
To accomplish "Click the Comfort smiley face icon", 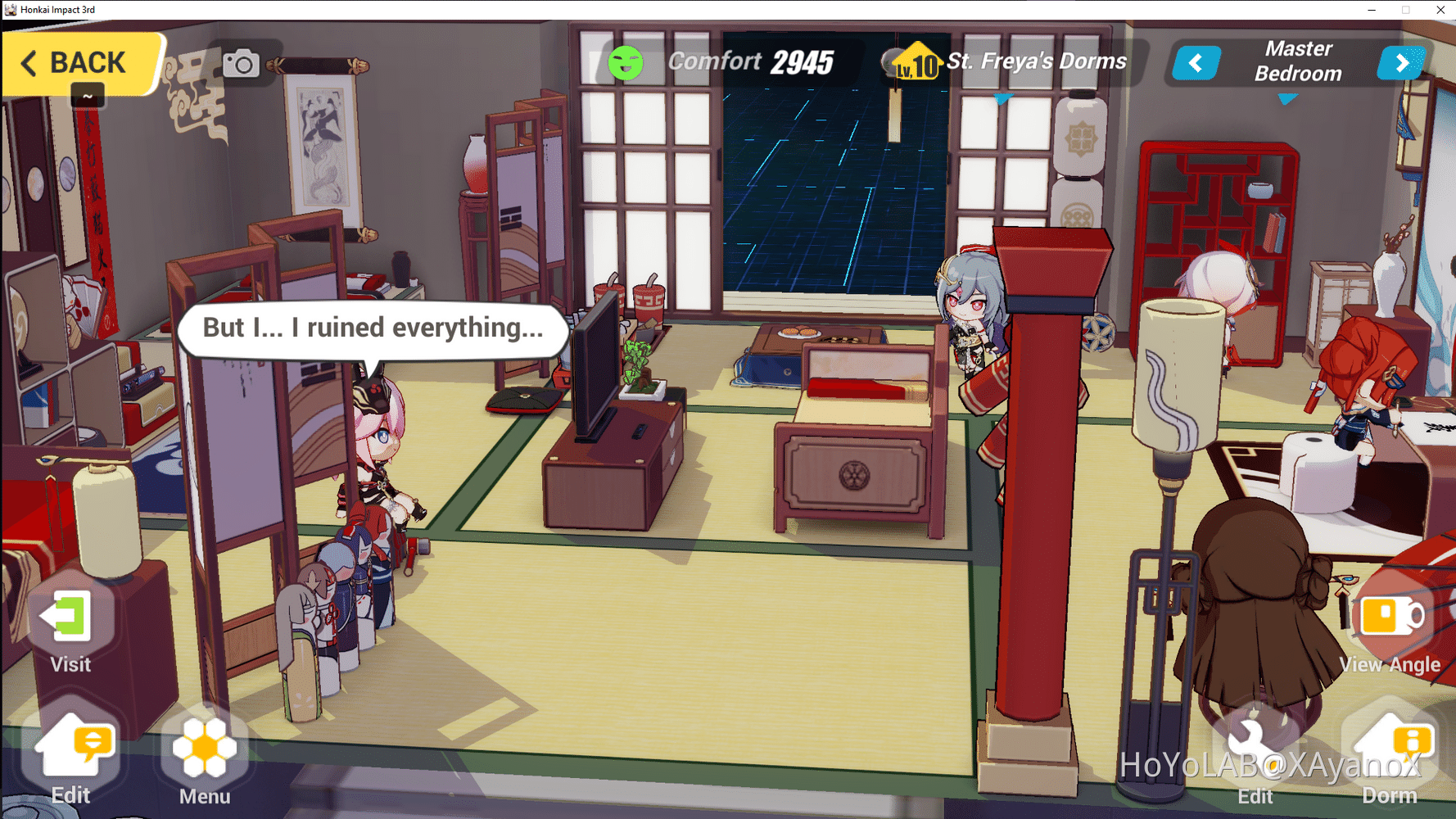I will coord(626,61).
